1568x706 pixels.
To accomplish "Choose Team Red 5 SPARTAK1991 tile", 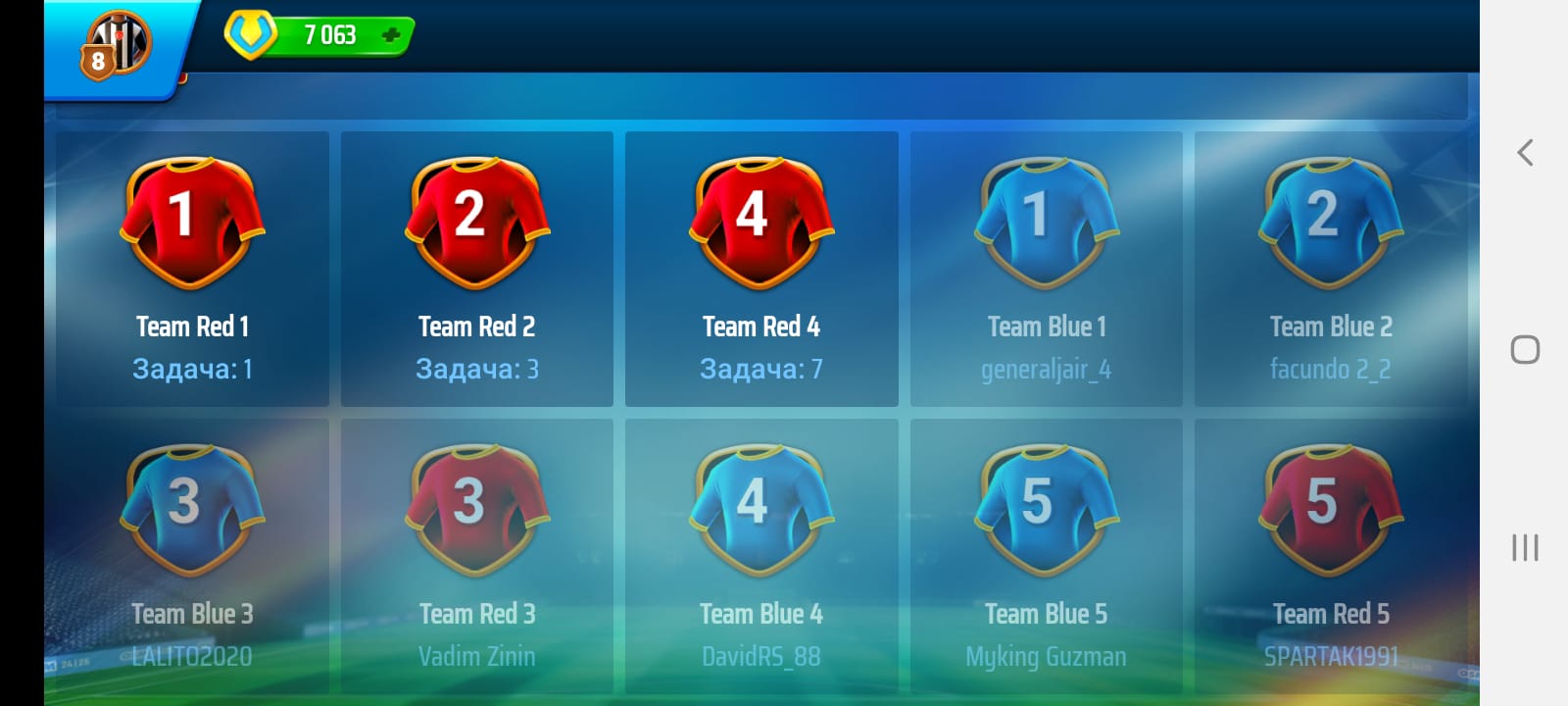I will [x=1331, y=556].
